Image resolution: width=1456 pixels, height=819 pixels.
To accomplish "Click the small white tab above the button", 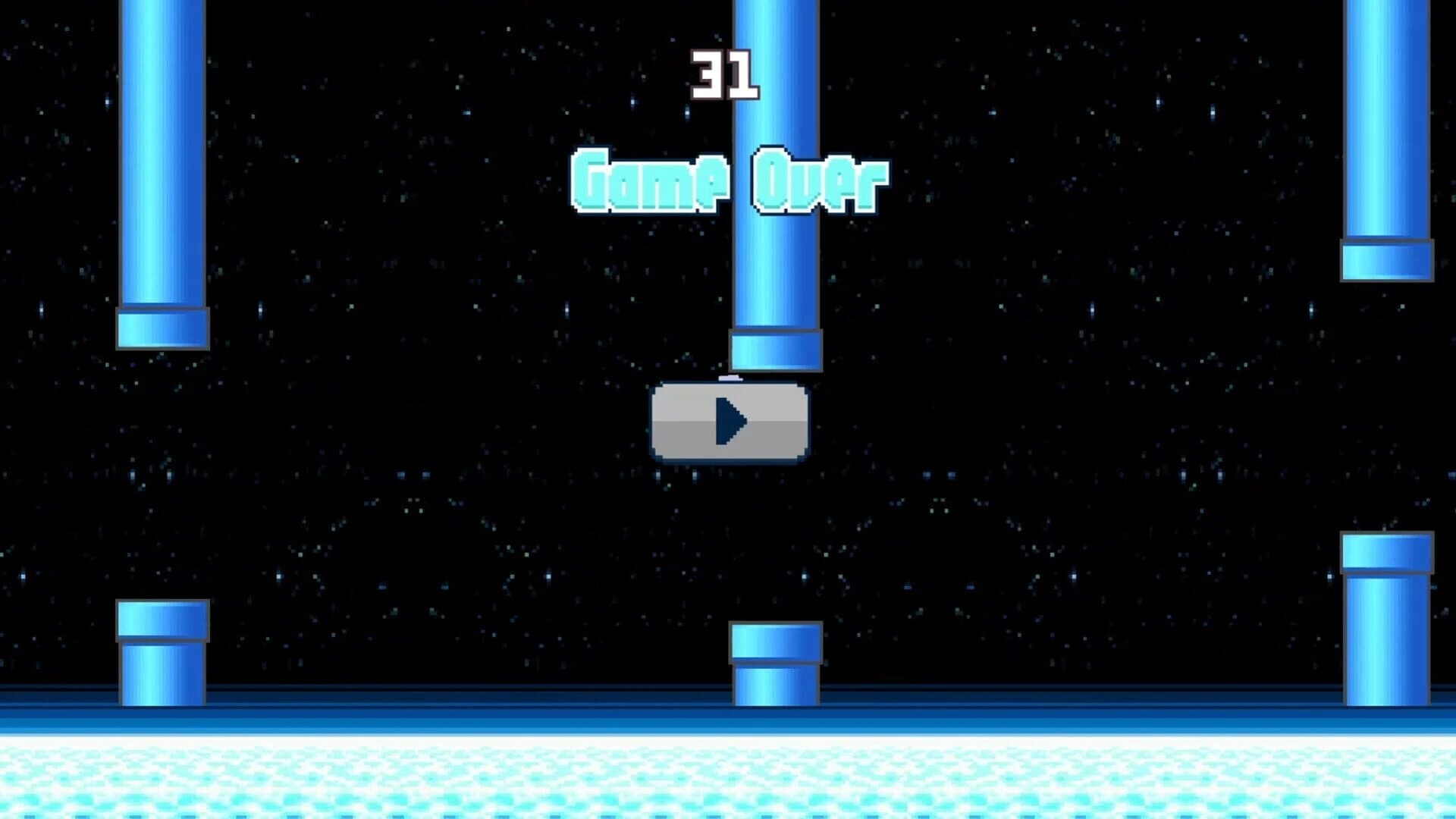I will click(x=730, y=377).
